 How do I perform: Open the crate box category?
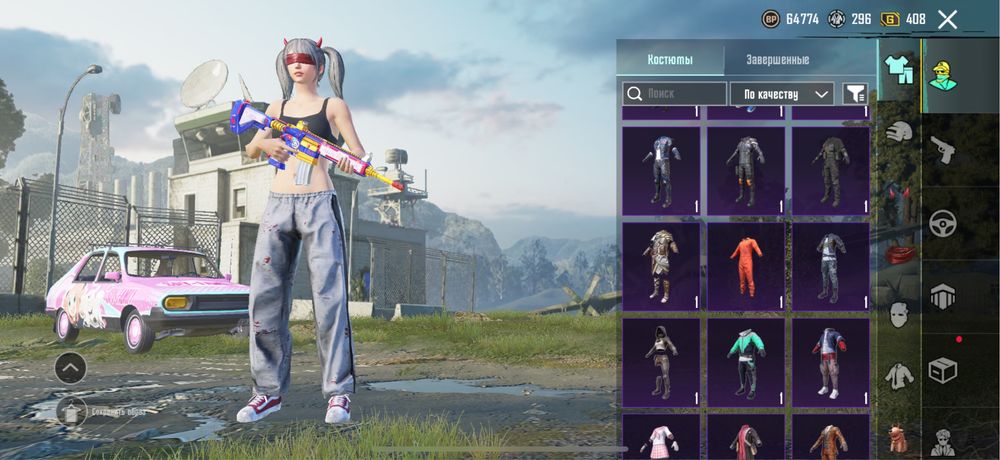942,370
